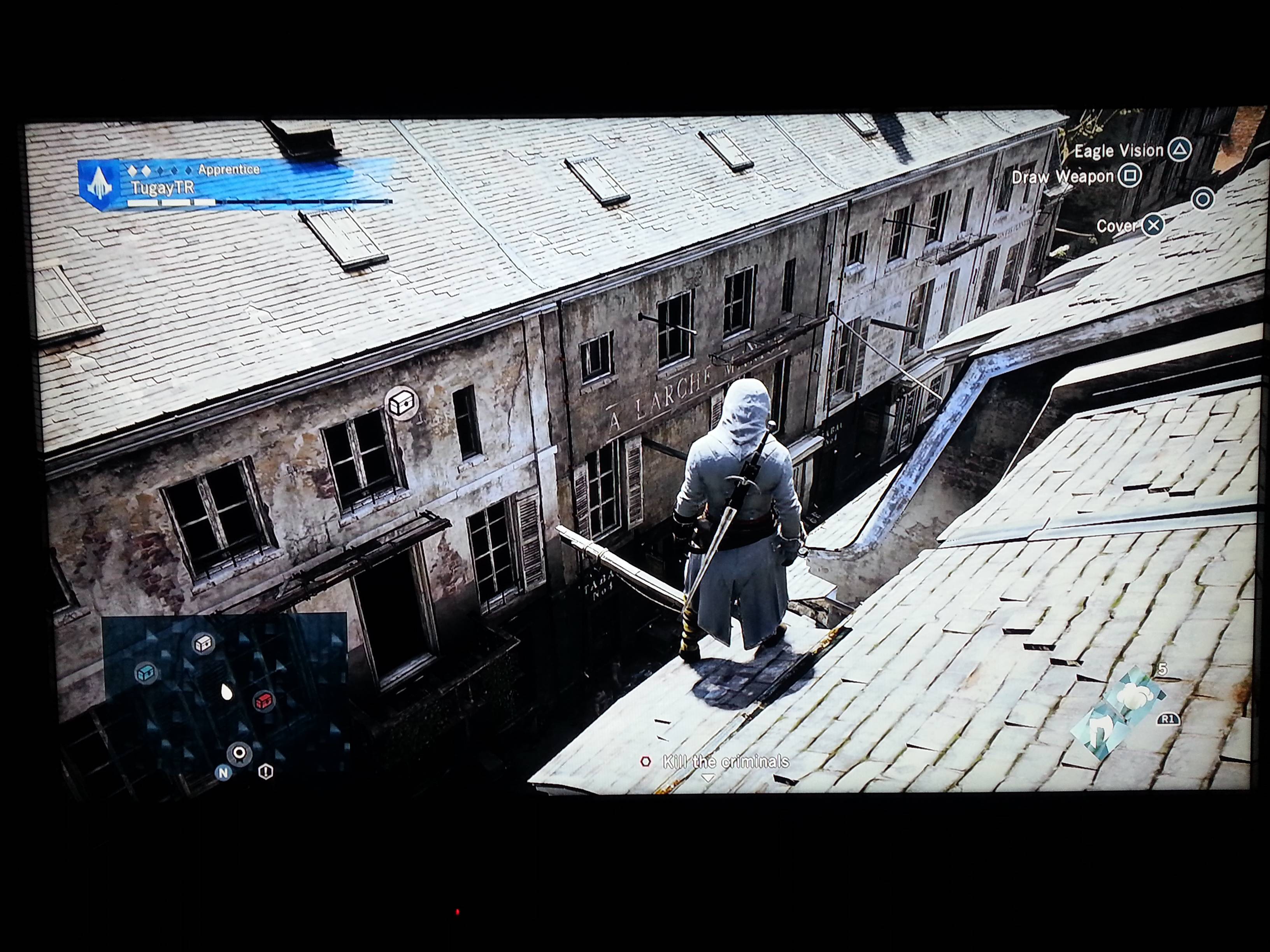Click the white chest marker on minimap
Screen dimensions: 1270x952
204,644
